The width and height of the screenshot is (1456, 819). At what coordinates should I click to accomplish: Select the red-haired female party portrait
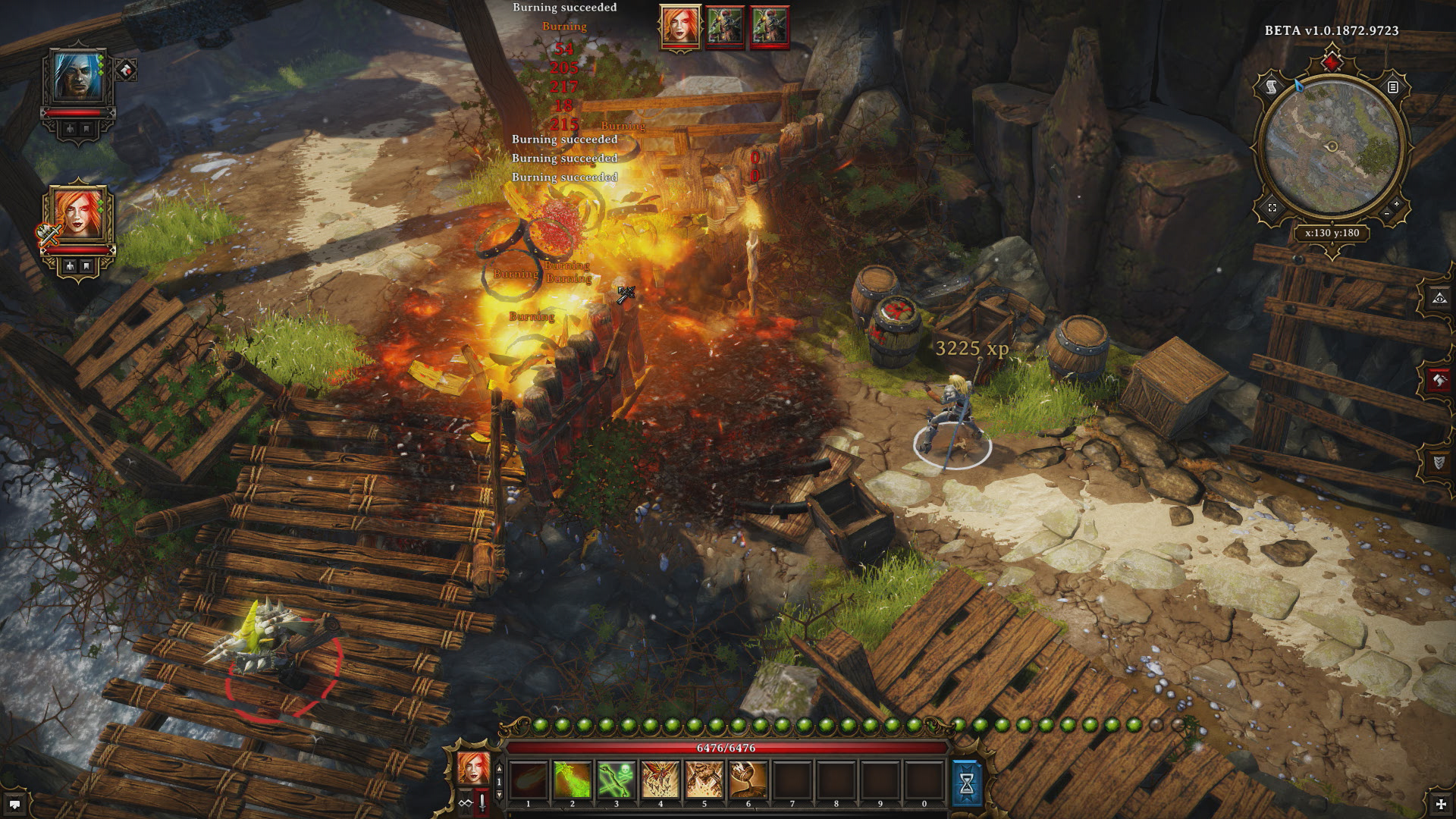(79, 212)
